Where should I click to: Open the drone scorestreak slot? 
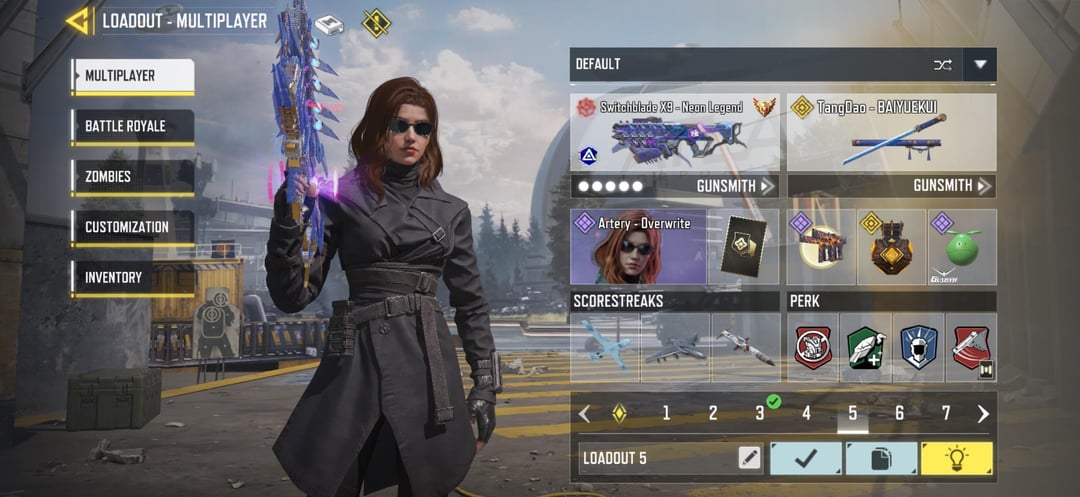[x=605, y=348]
